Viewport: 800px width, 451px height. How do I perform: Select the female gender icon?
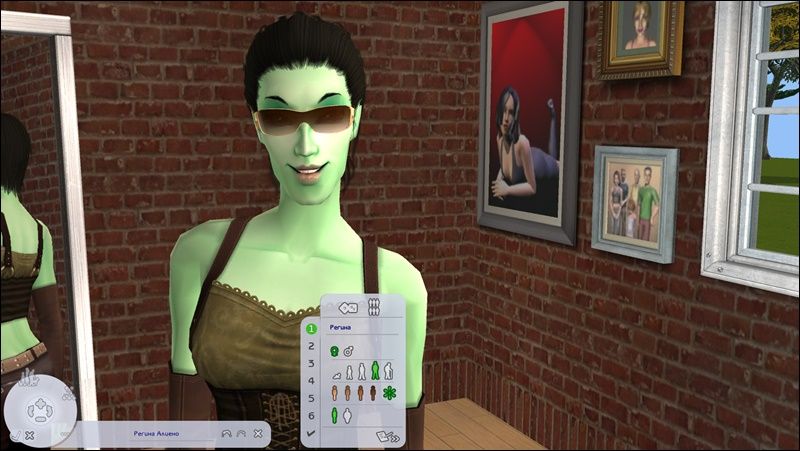pyautogui.click(x=334, y=350)
